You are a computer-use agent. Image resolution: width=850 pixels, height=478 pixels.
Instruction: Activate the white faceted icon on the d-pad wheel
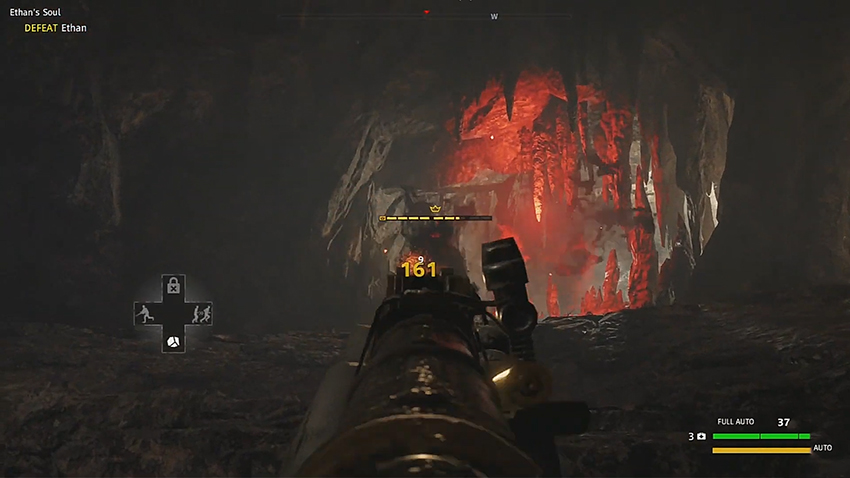[x=173, y=342]
